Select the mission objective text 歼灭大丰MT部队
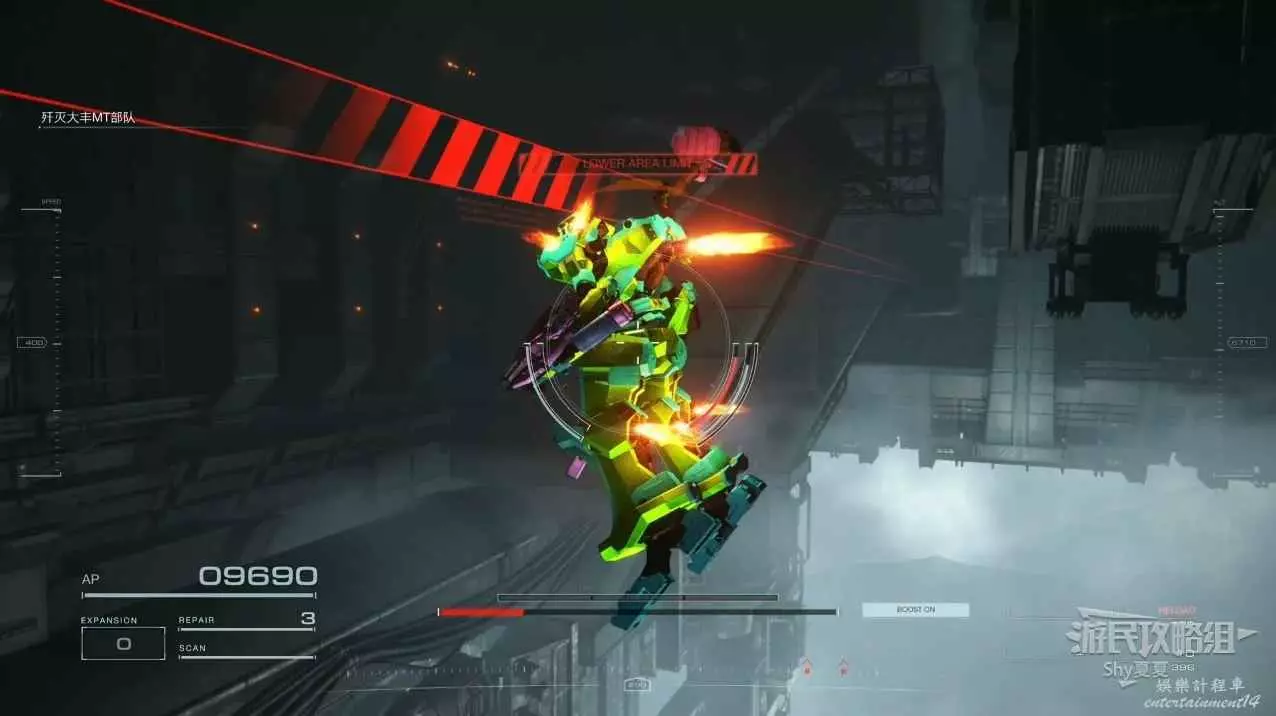The height and width of the screenshot is (716, 1276). point(88,119)
